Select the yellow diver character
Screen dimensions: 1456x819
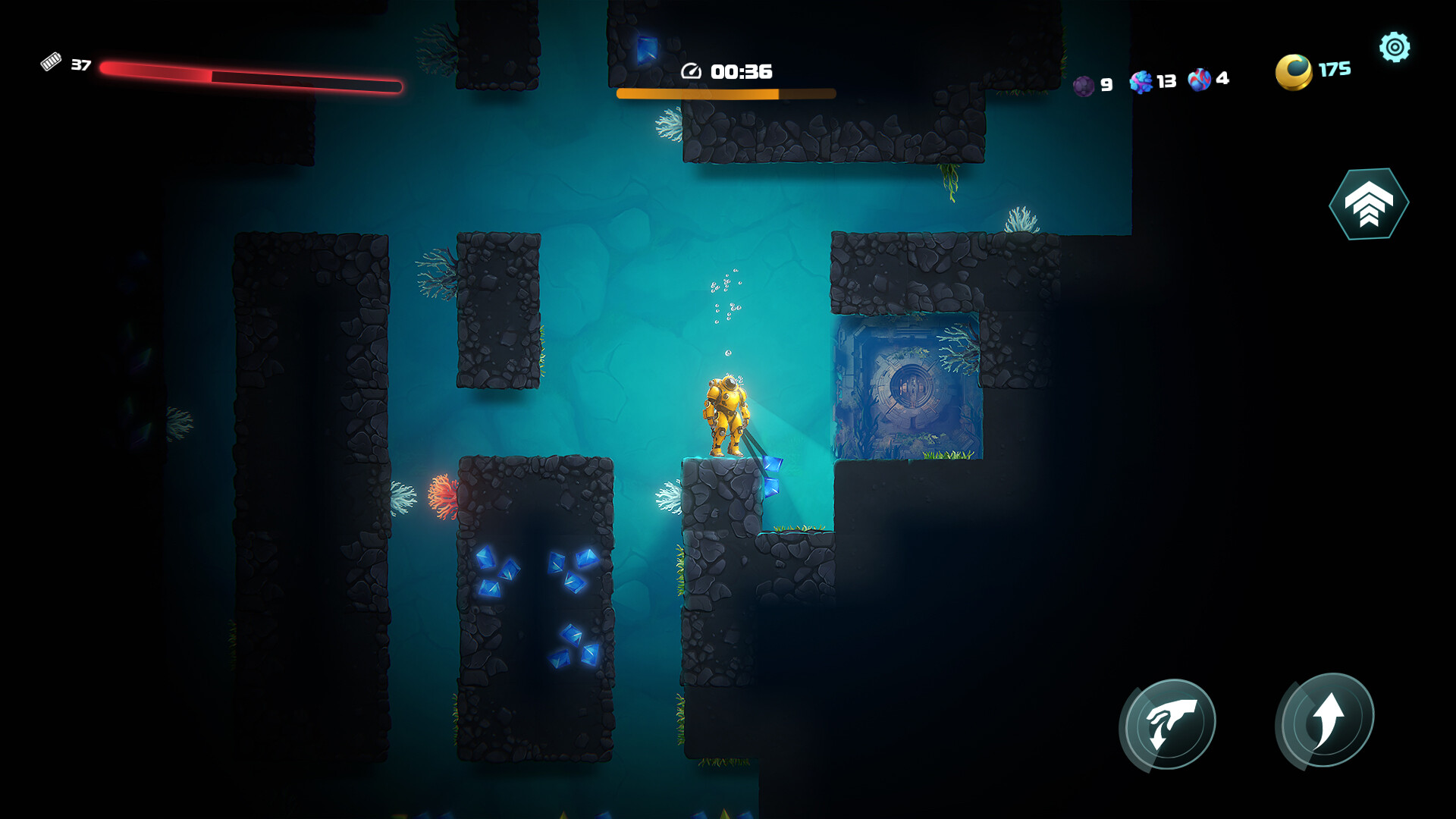point(726,413)
